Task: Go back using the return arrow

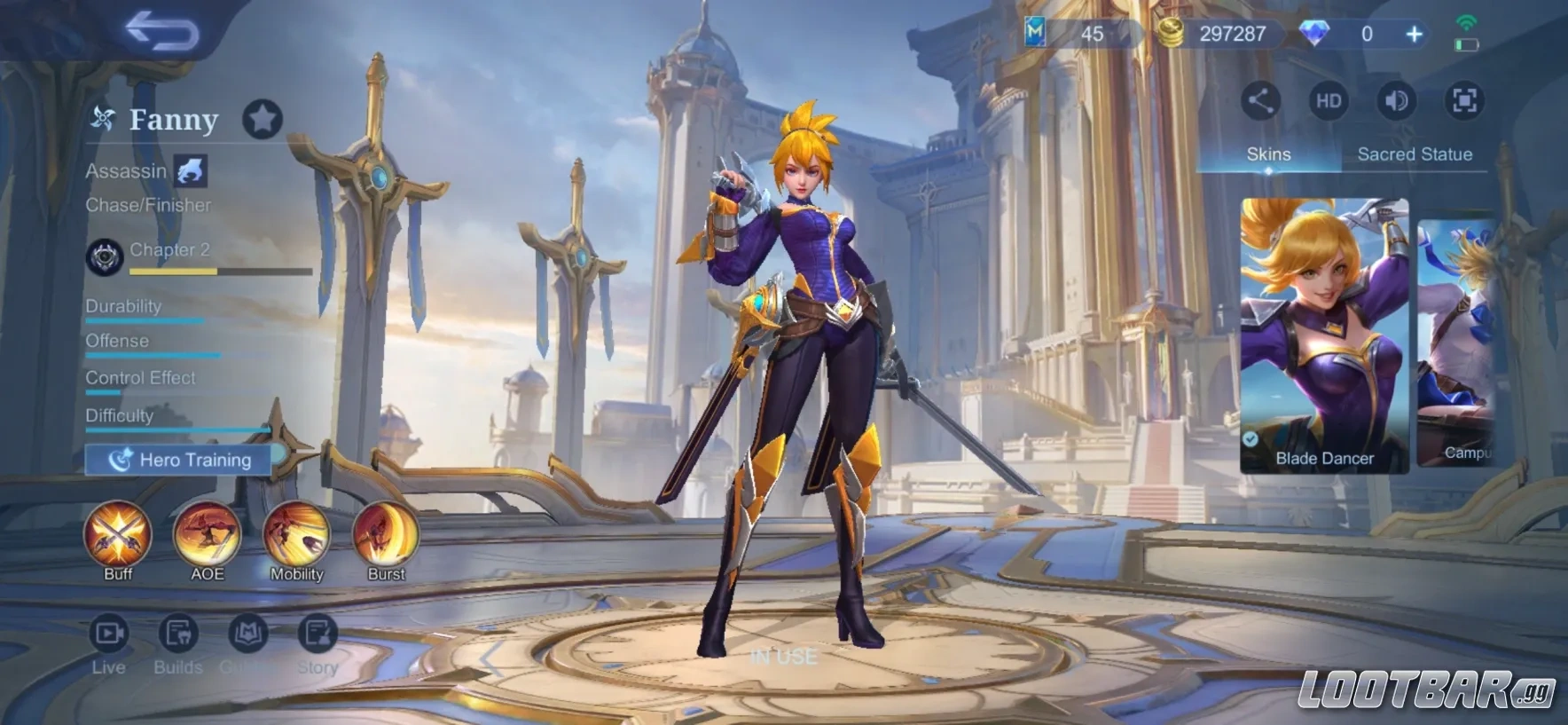Action: pyautogui.click(x=161, y=32)
